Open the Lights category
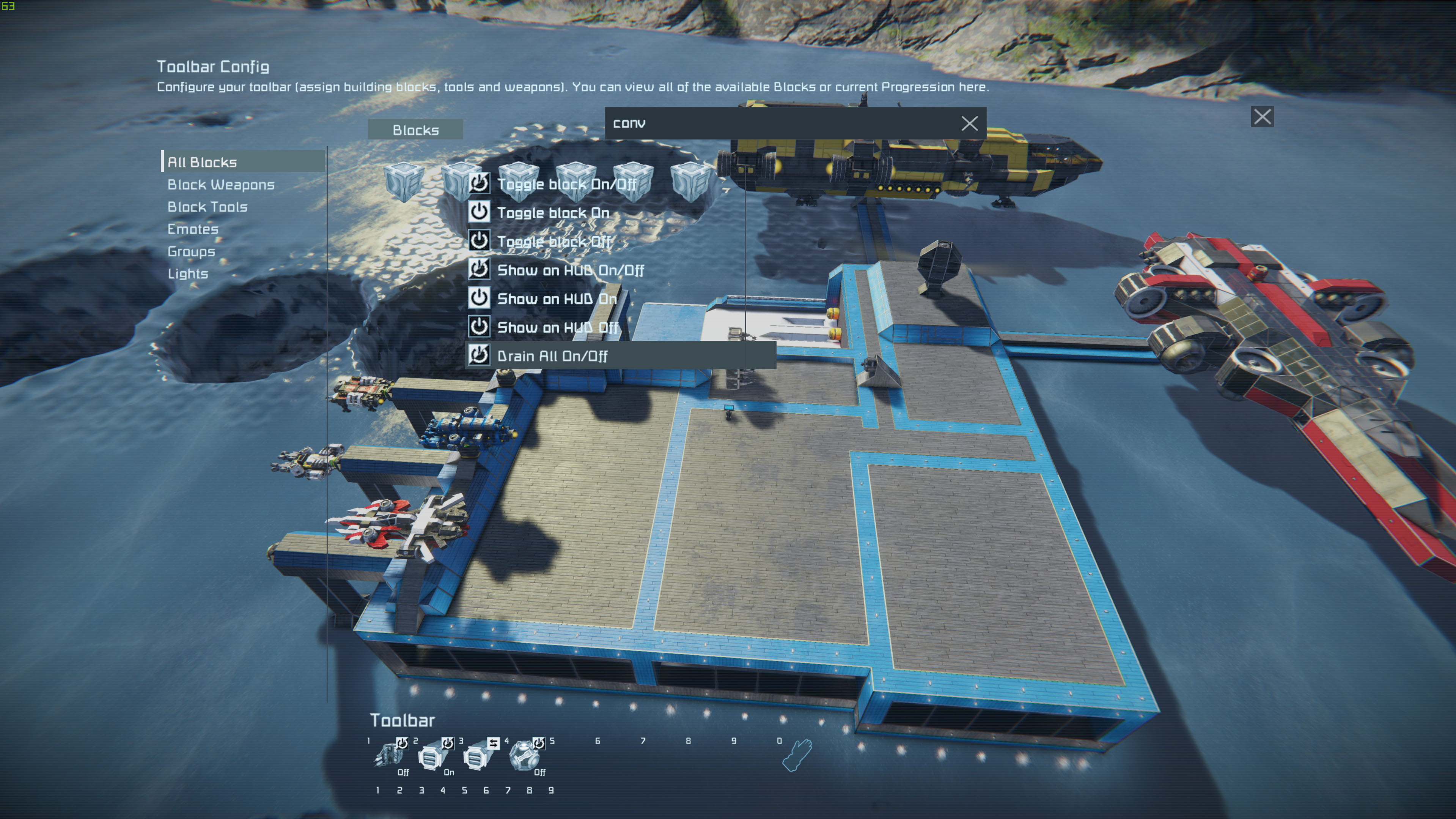The height and width of the screenshot is (819, 1456). click(188, 273)
